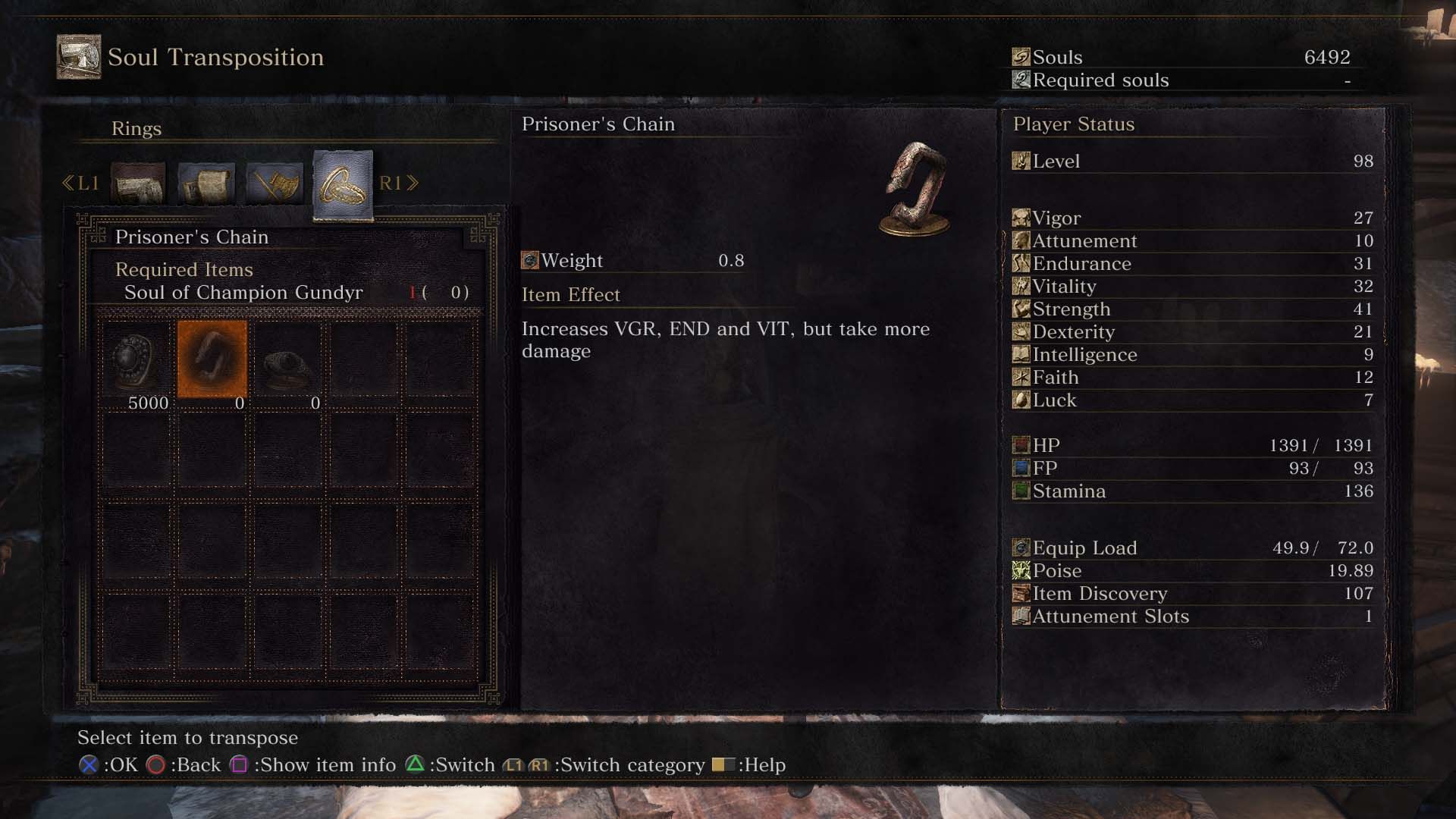Image resolution: width=1456 pixels, height=819 pixels.
Task: Click the HP icon in Player Status
Action: 1022,445
